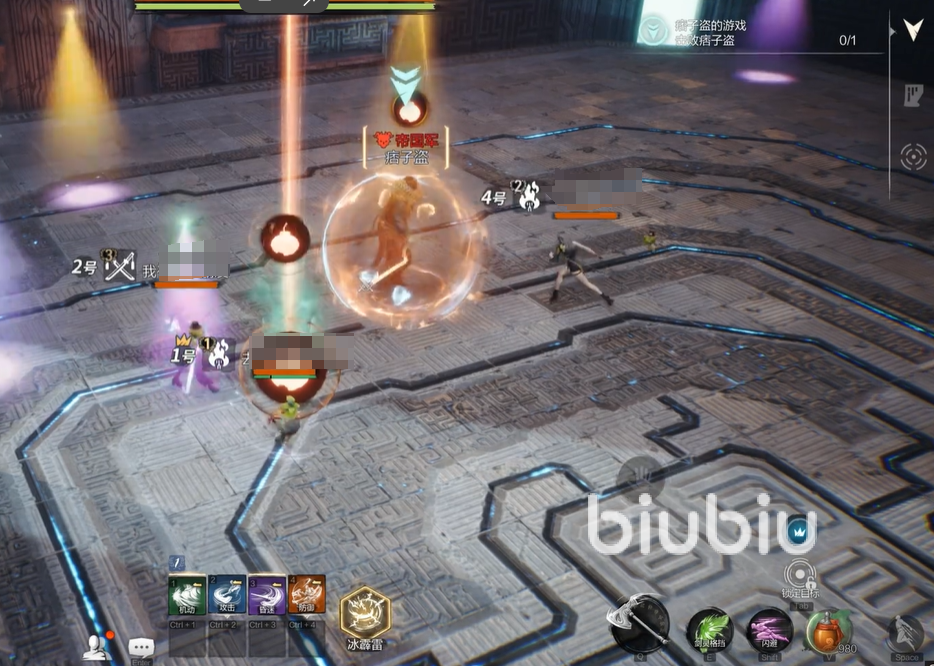Click the blue crown badge icon
The height and width of the screenshot is (666, 934).
point(798,531)
